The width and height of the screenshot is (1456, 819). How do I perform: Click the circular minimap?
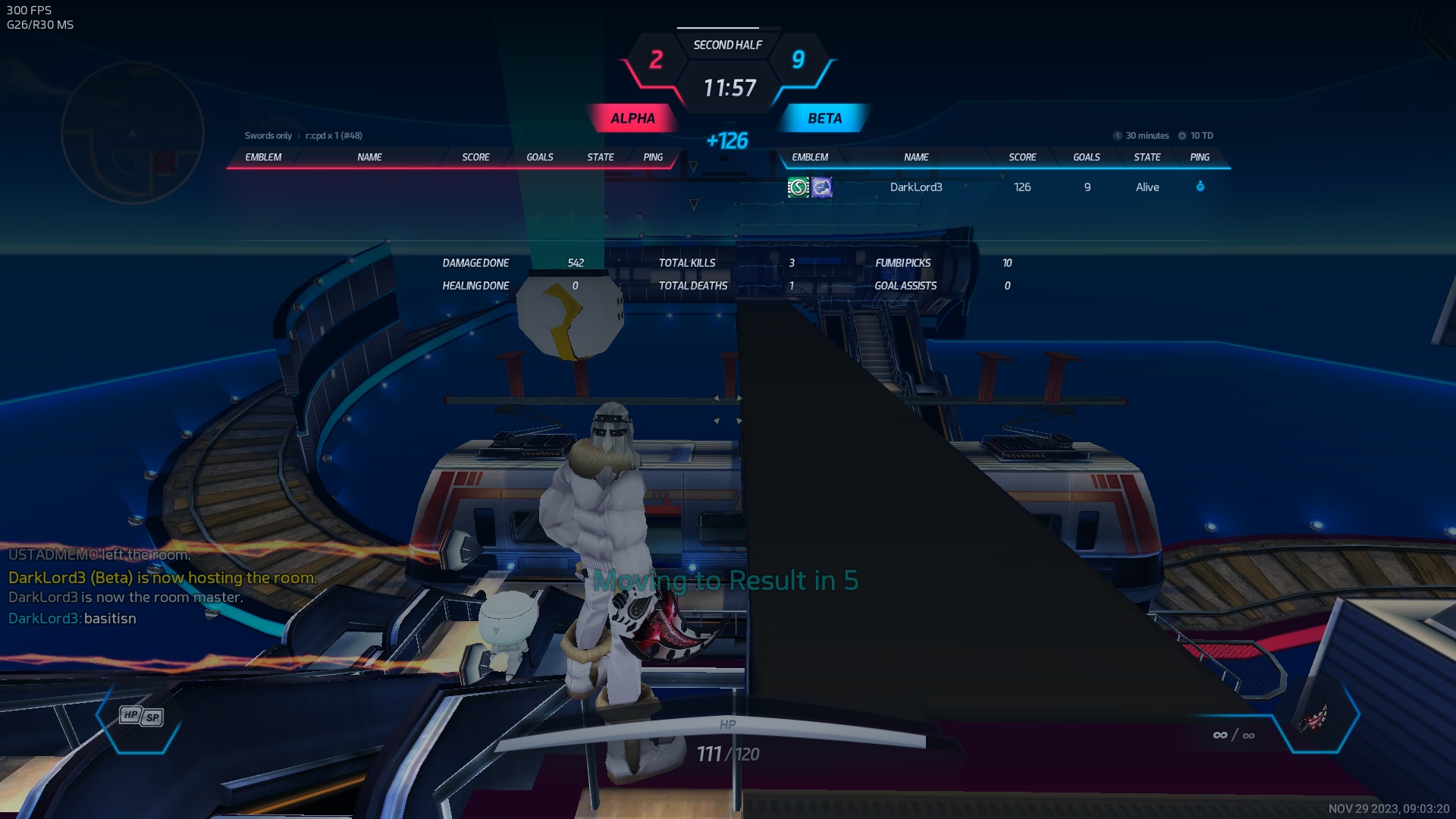click(132, 133)
